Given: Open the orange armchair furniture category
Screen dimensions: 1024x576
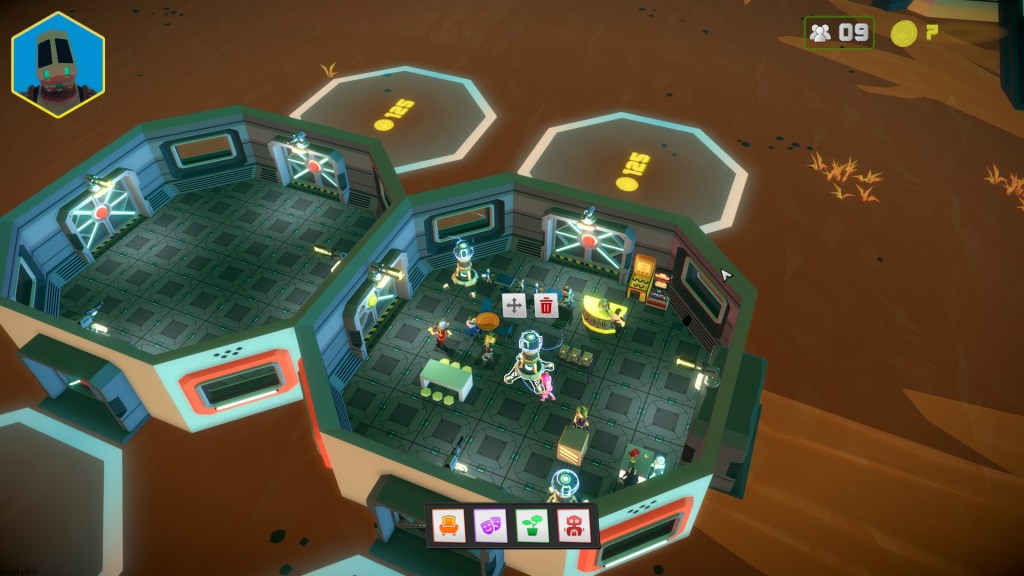Looking at the screenshot, I should [x=449, y=524].
